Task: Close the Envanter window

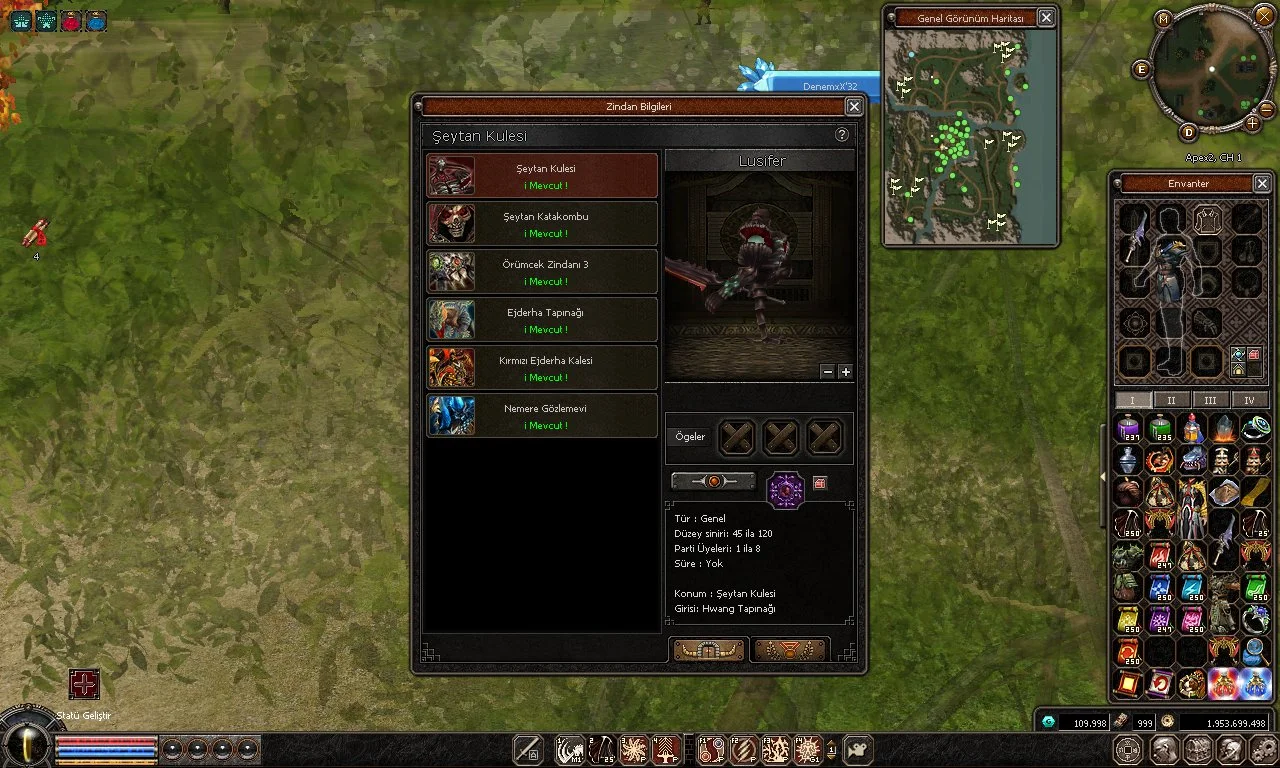Action: pyautogui.click(x=1262, y=184)
